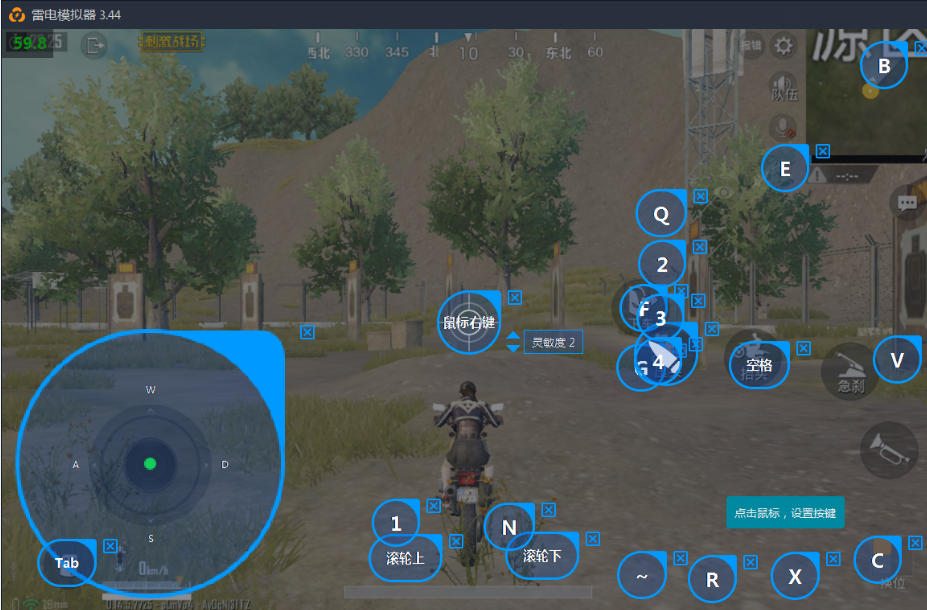This screenshot has height=610, width=927.
Task: Select the N key mapping bubble
Action: 509,527
